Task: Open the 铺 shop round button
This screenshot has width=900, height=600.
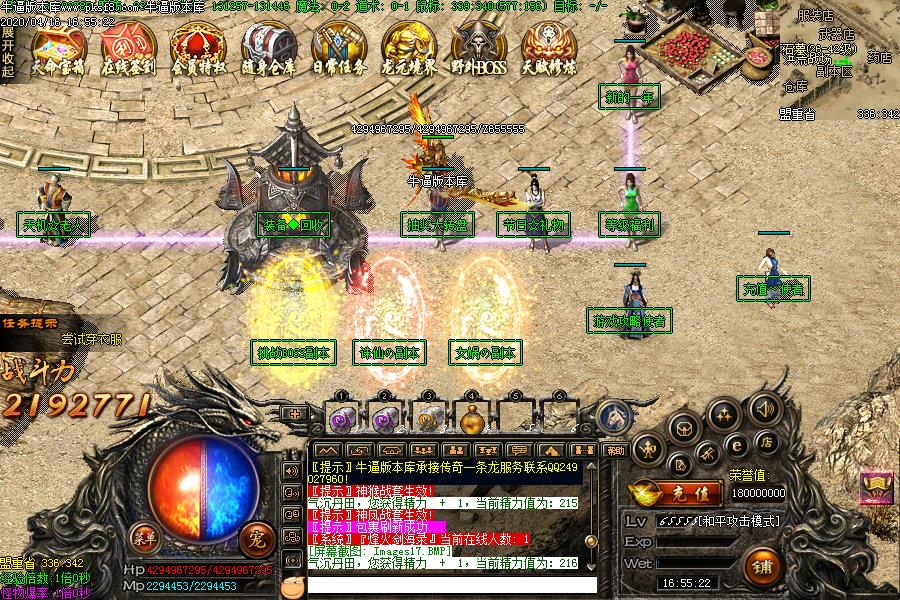Action: [765, 564]
